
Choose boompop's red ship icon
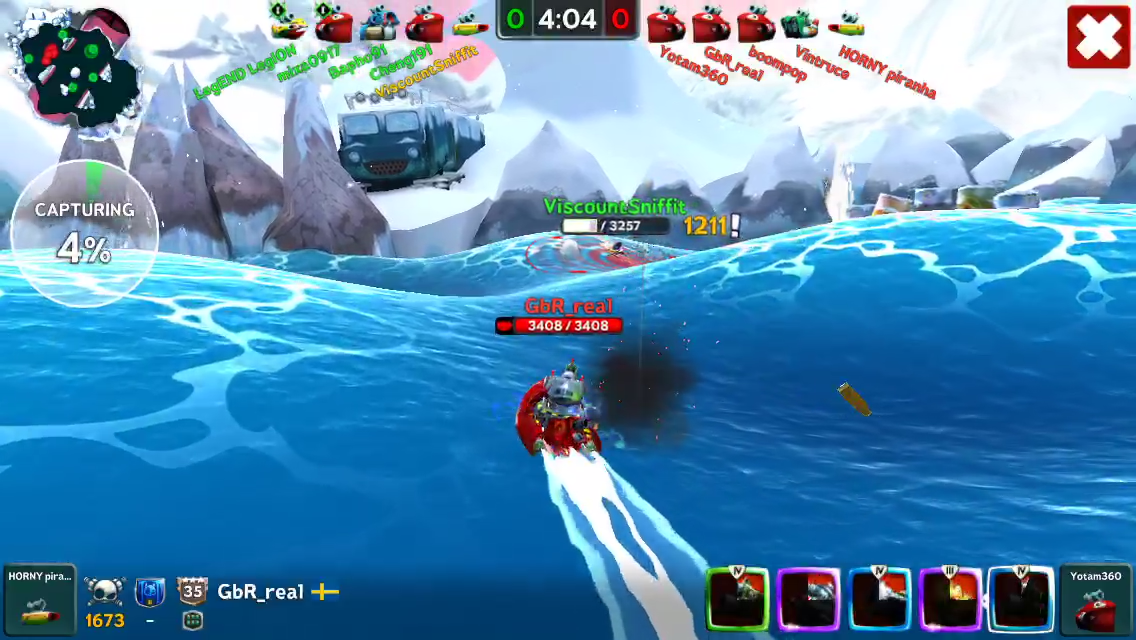[755, 22]
